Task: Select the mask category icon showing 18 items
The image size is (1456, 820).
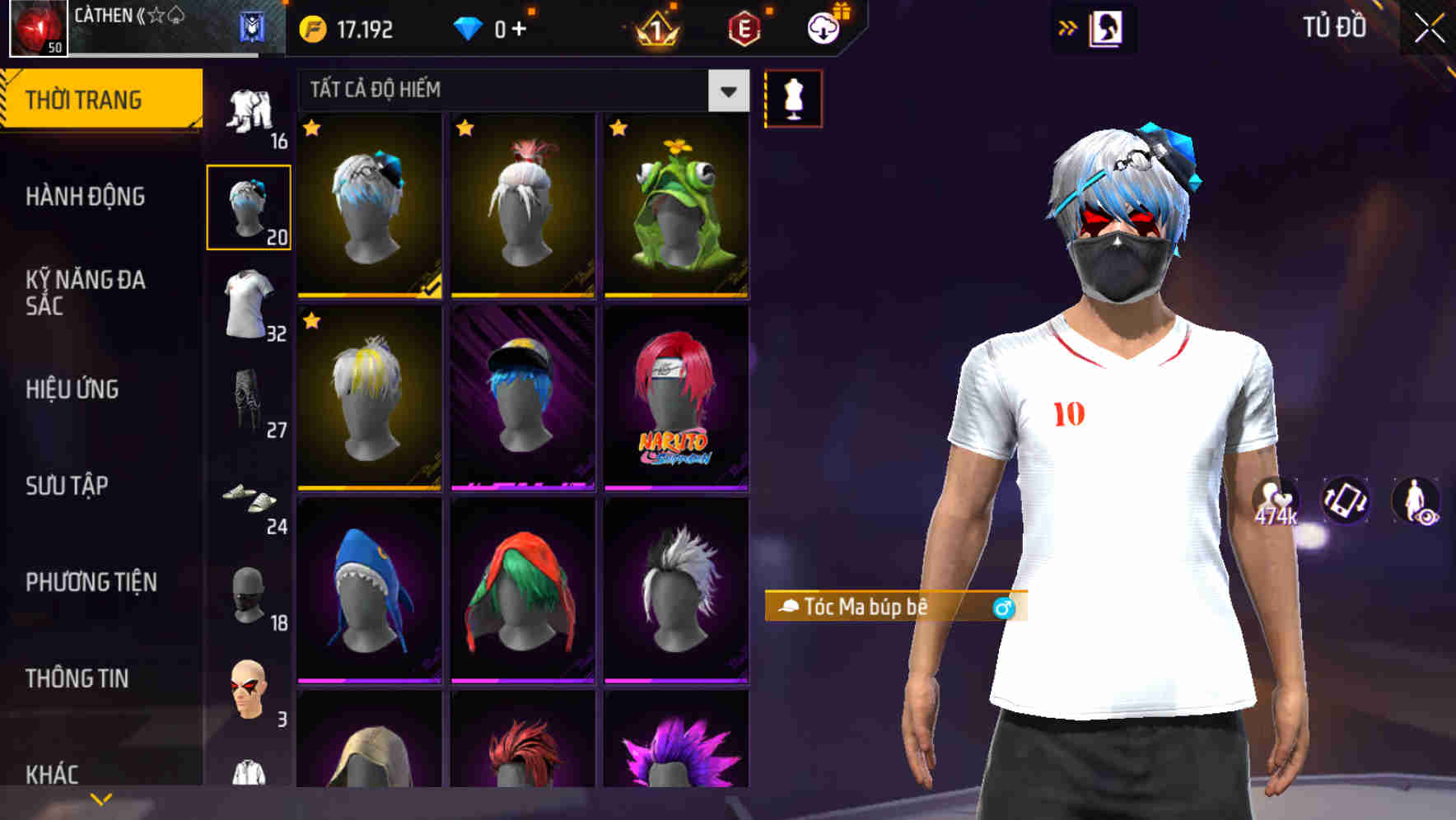Action: (250, 599)
